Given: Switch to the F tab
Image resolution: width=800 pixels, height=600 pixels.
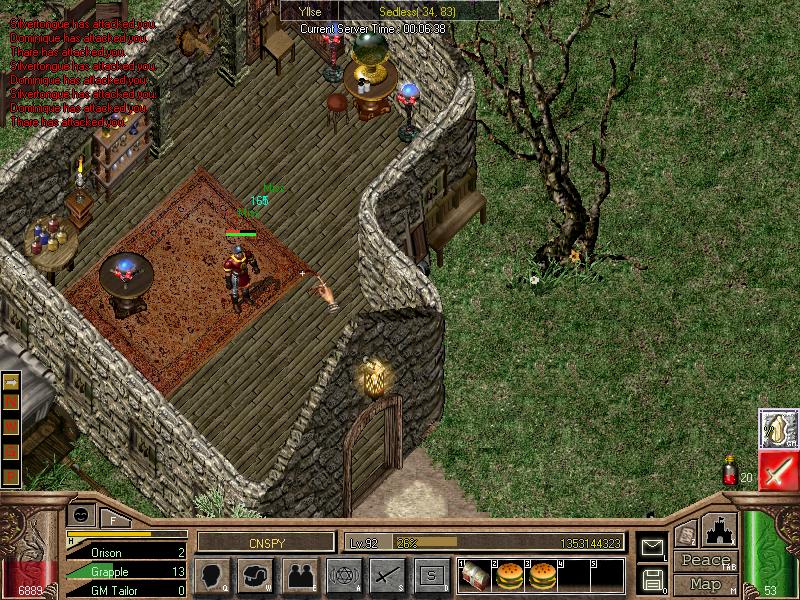Looking at the screenshot, I should point(114,519).
